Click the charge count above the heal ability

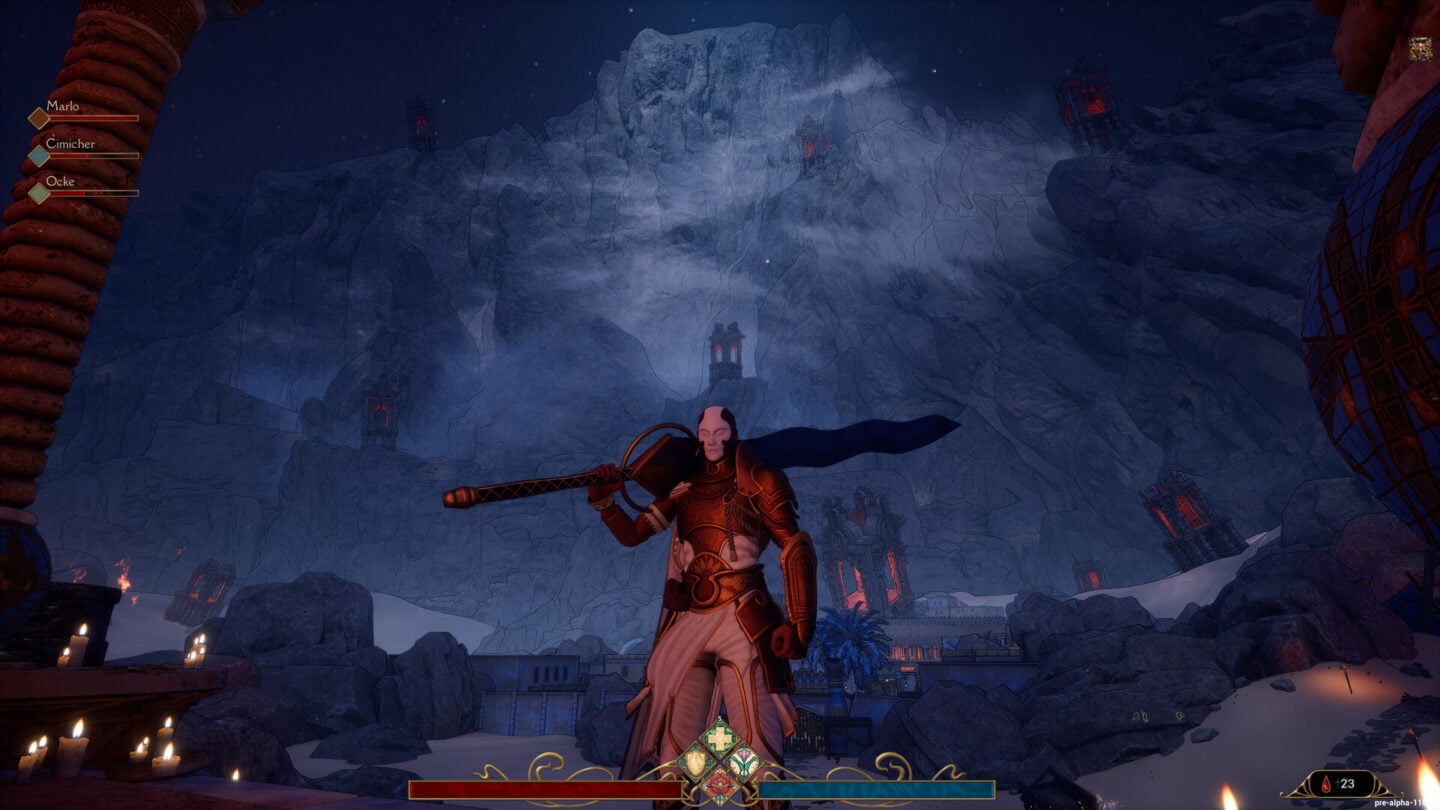(719, 716)
